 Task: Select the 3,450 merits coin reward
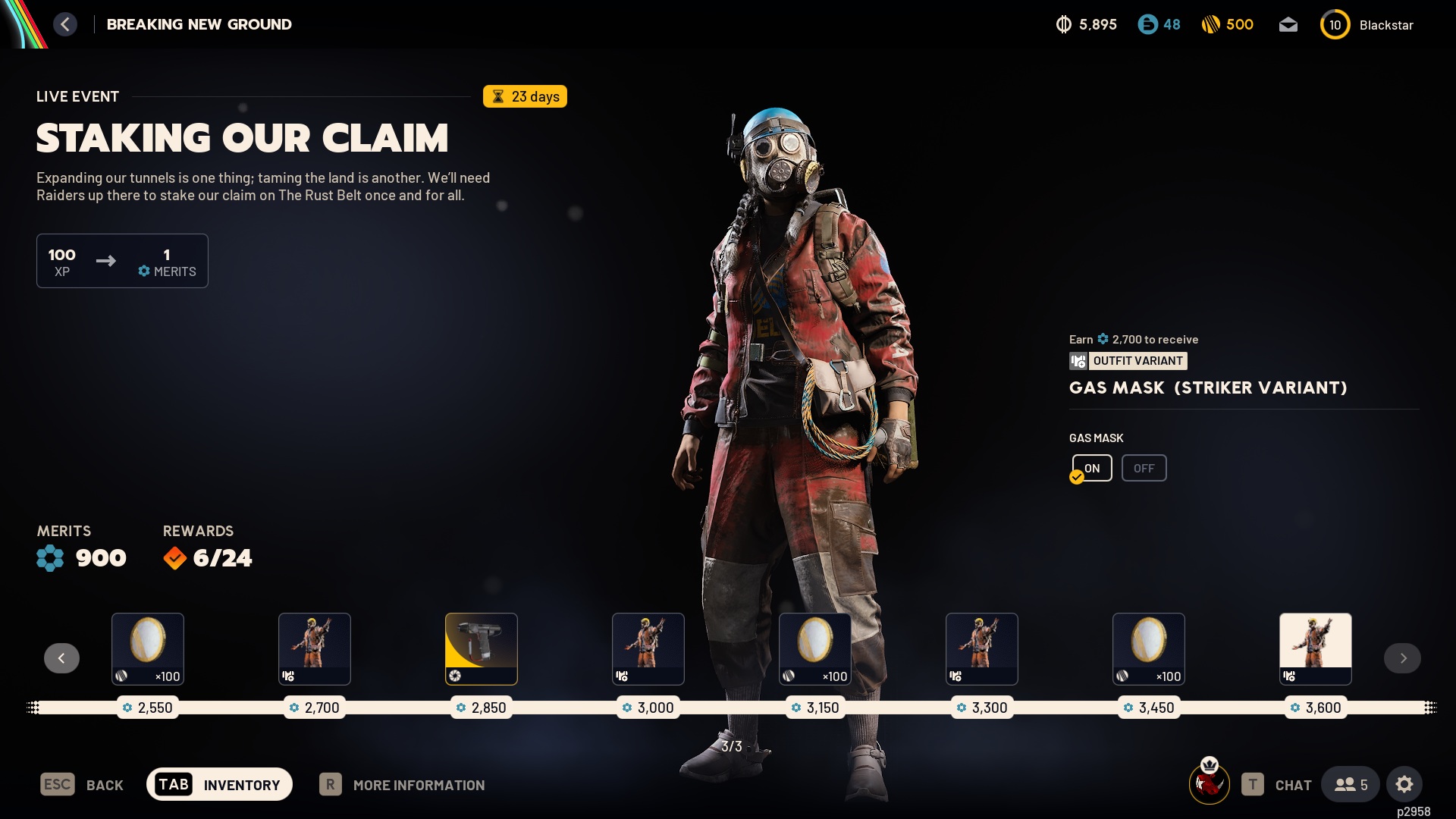point(1149,648)
